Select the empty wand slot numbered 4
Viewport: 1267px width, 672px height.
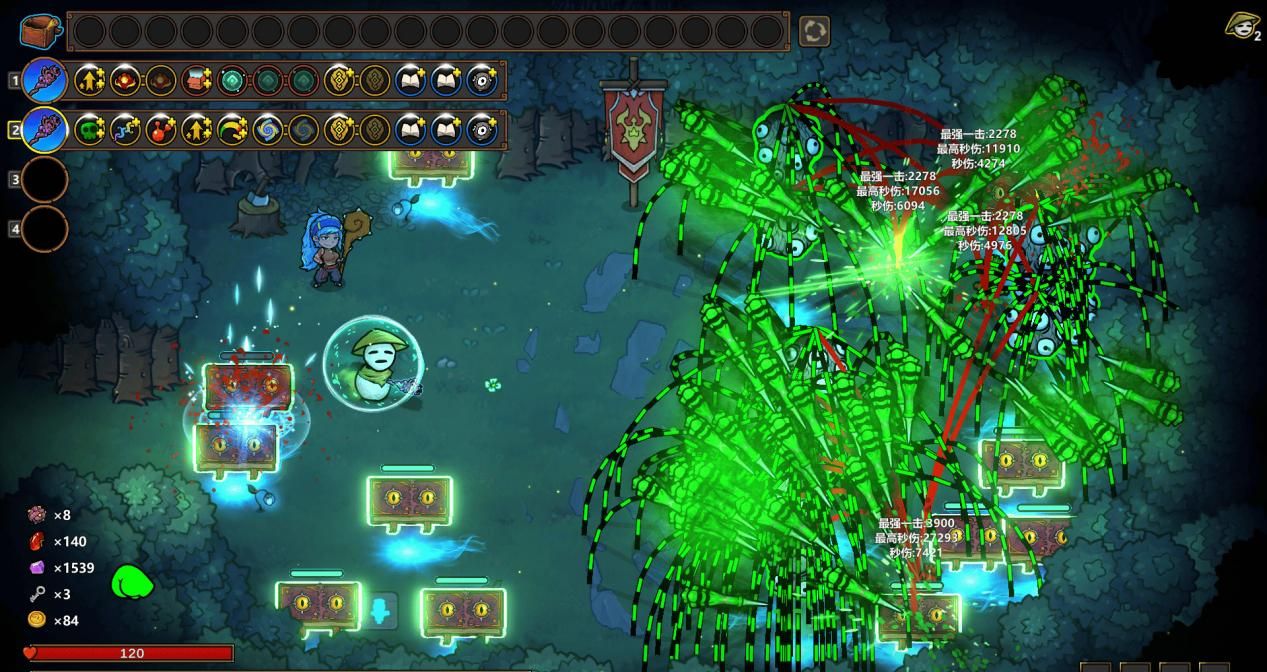pyautogui.click(x=45, y=229)
